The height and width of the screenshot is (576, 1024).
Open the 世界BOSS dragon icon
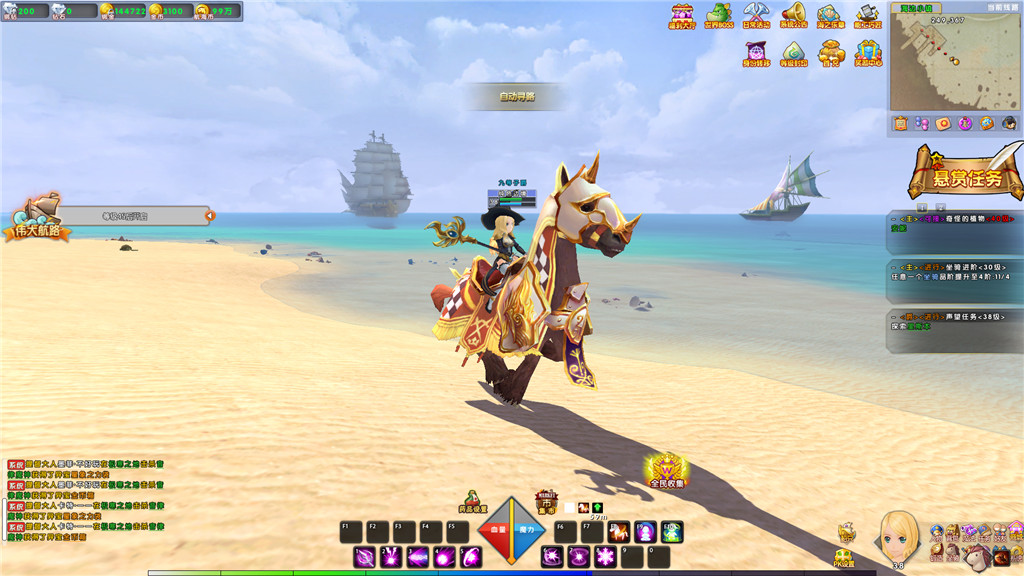click(x=718, y=15)
